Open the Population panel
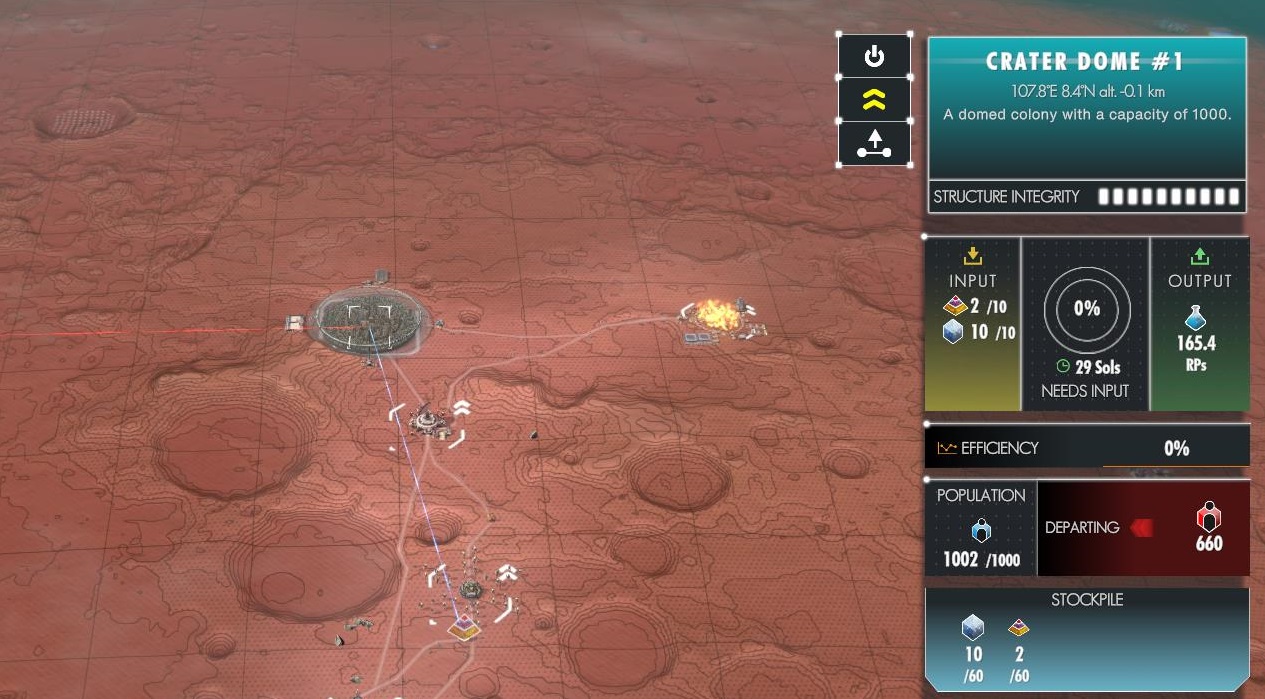 pyautogui.click(x=981, y=529)
